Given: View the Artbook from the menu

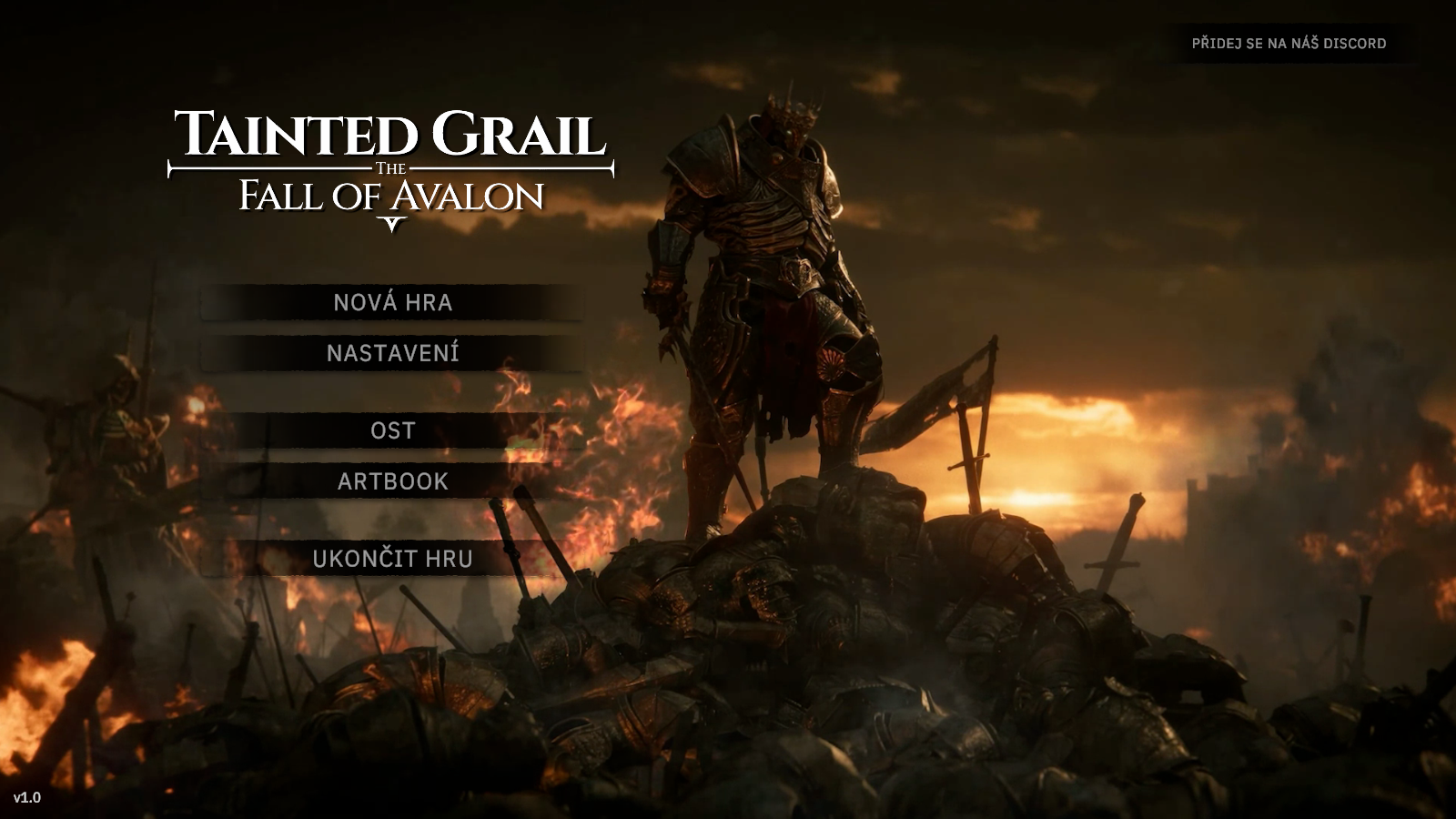Looking at the screenshot, I should [392, 481].
